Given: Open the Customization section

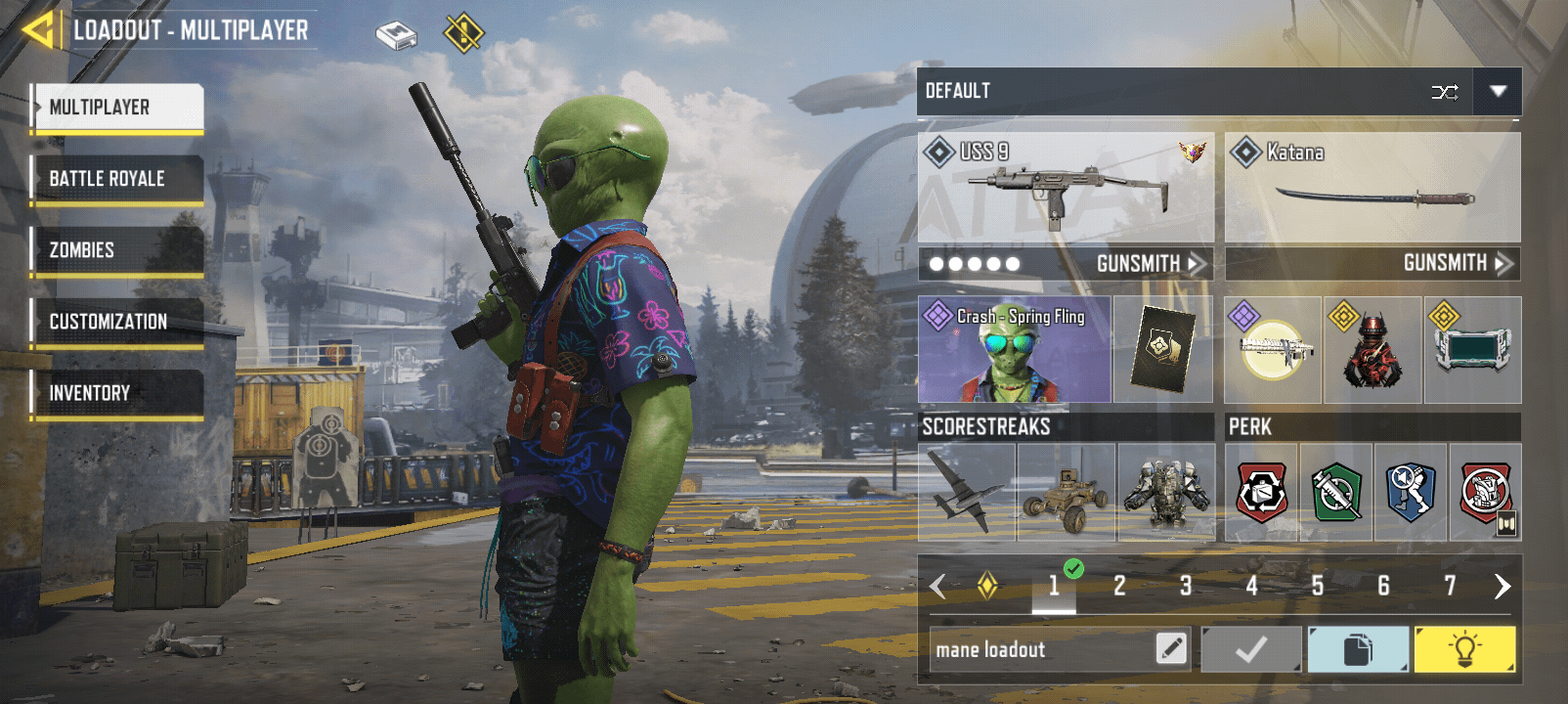Looking at the screenshot, I should [117, 322].
